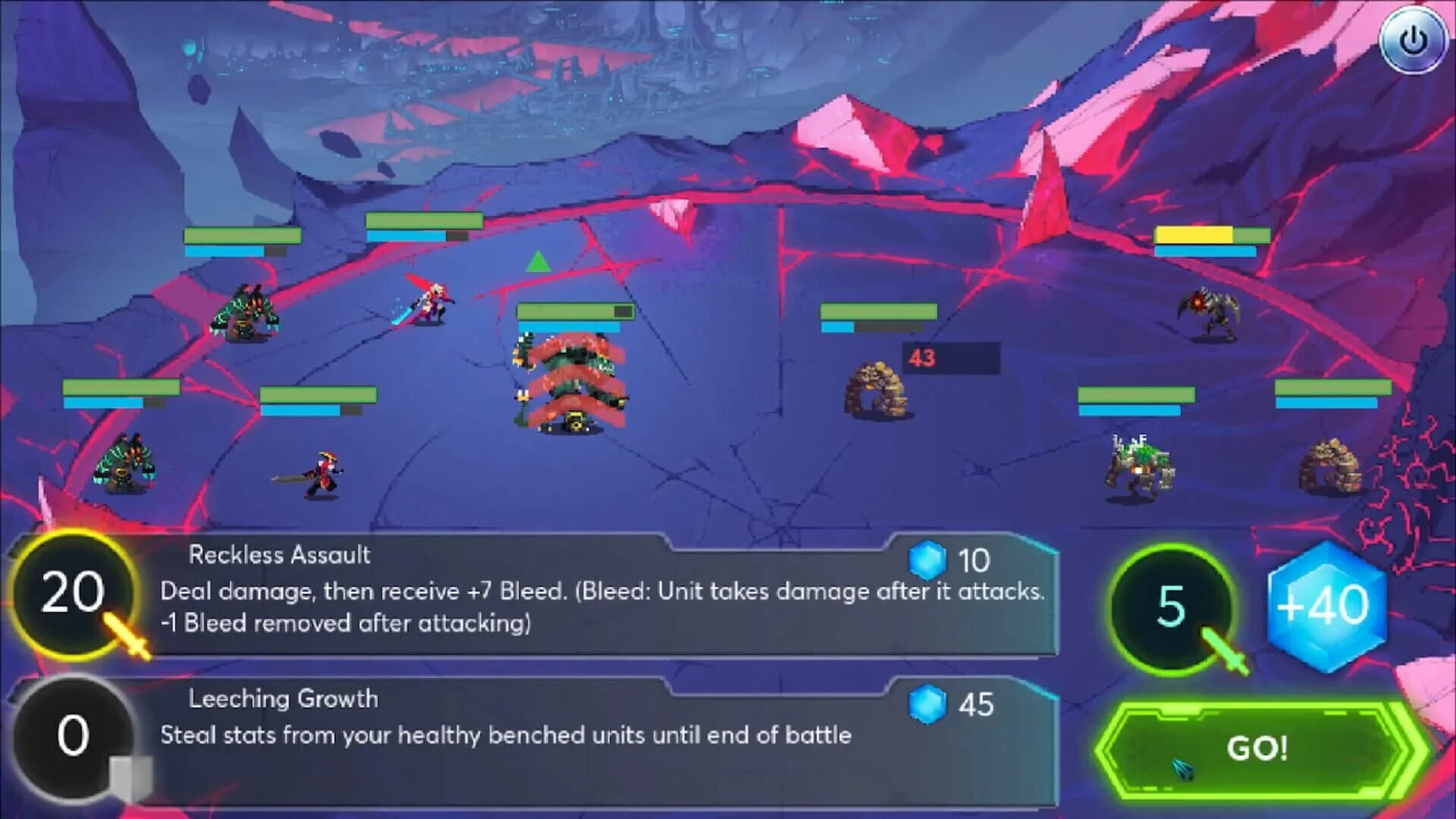Click the power button in top-right corner
The height and width of the screenshot is (819, 1456).
click(x=1413, y=42)
